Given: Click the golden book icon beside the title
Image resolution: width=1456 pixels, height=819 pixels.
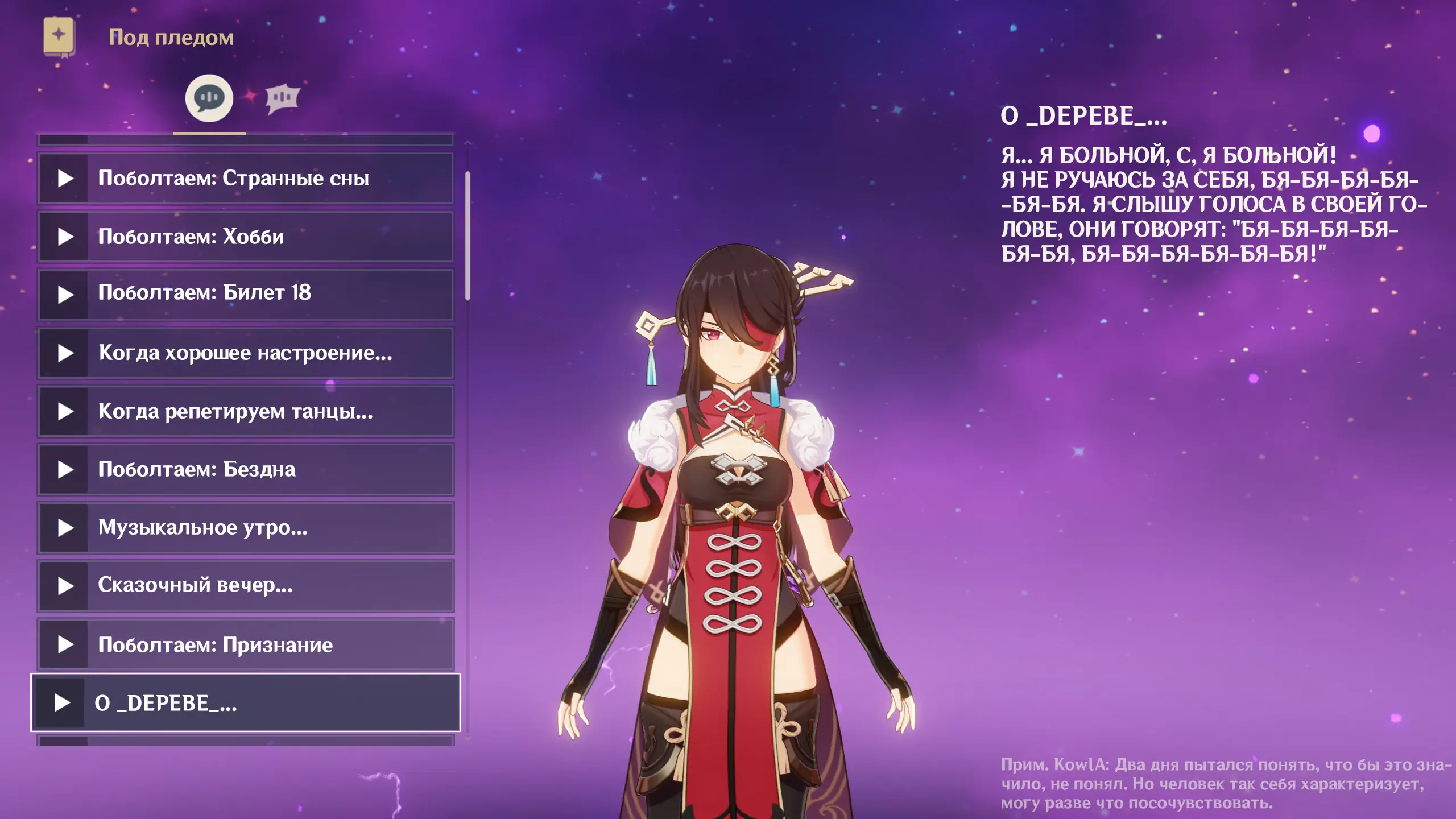Looking at the screenshot, I should click(59, 36).
